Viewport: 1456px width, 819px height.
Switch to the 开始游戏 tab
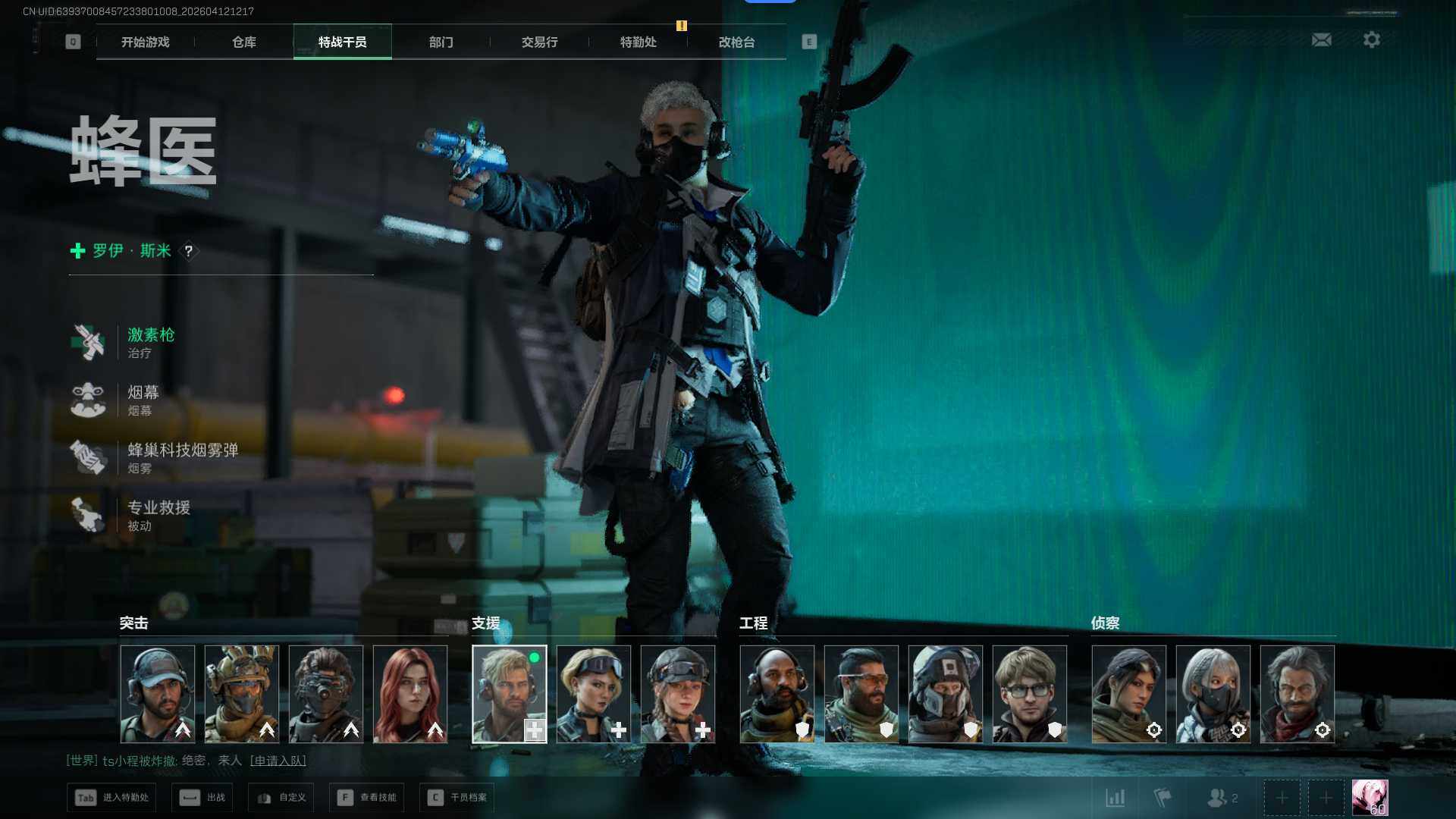click(146, 42)
